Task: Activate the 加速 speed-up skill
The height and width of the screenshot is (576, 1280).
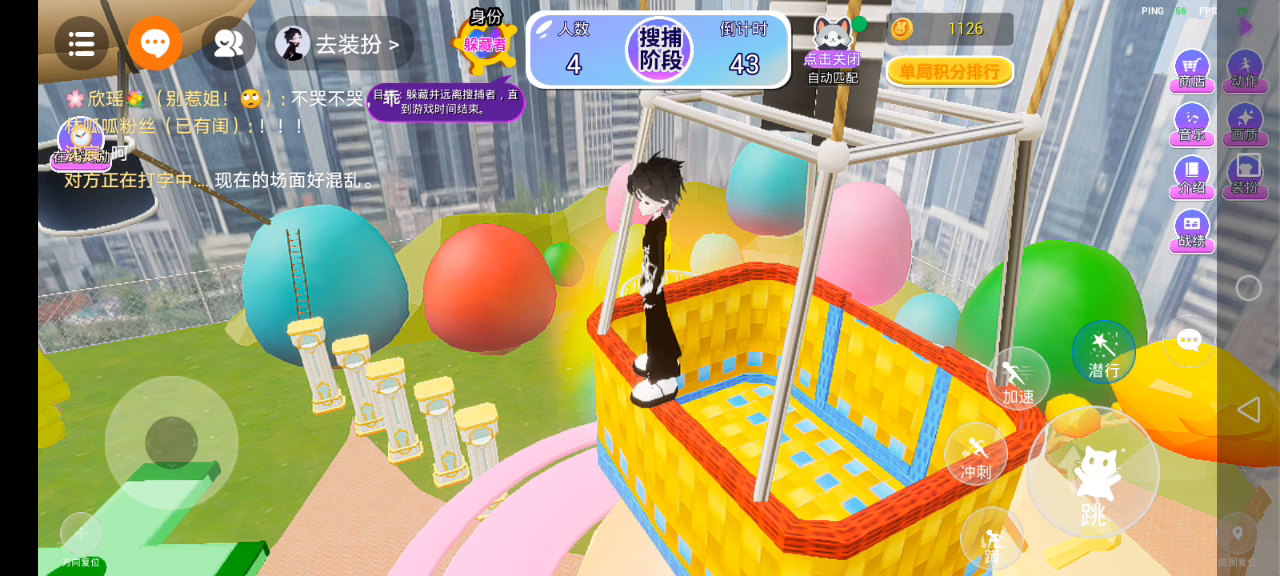Action: tap(1018, 379)
